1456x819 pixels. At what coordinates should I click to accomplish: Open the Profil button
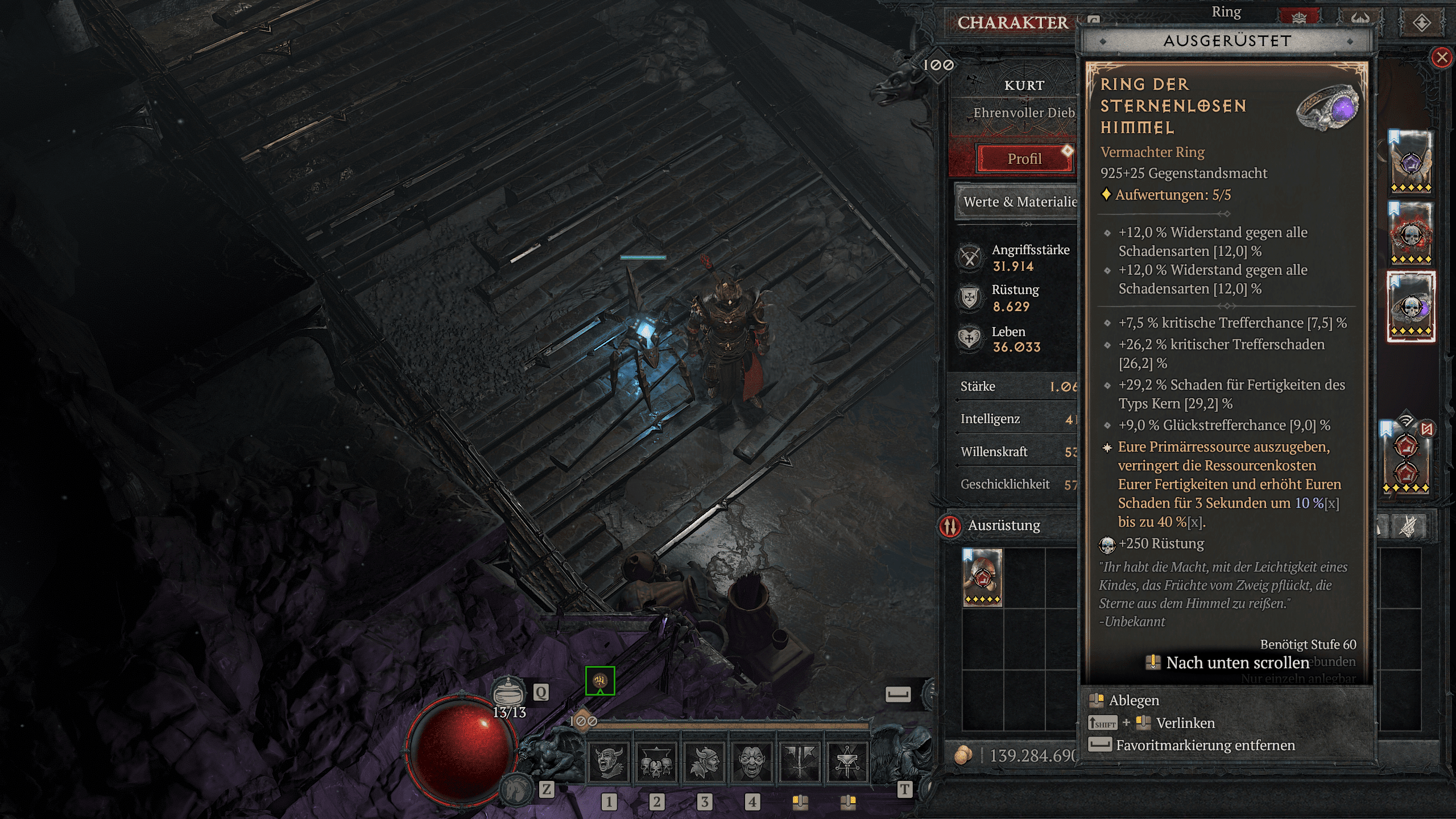[x=1024, y=159]
